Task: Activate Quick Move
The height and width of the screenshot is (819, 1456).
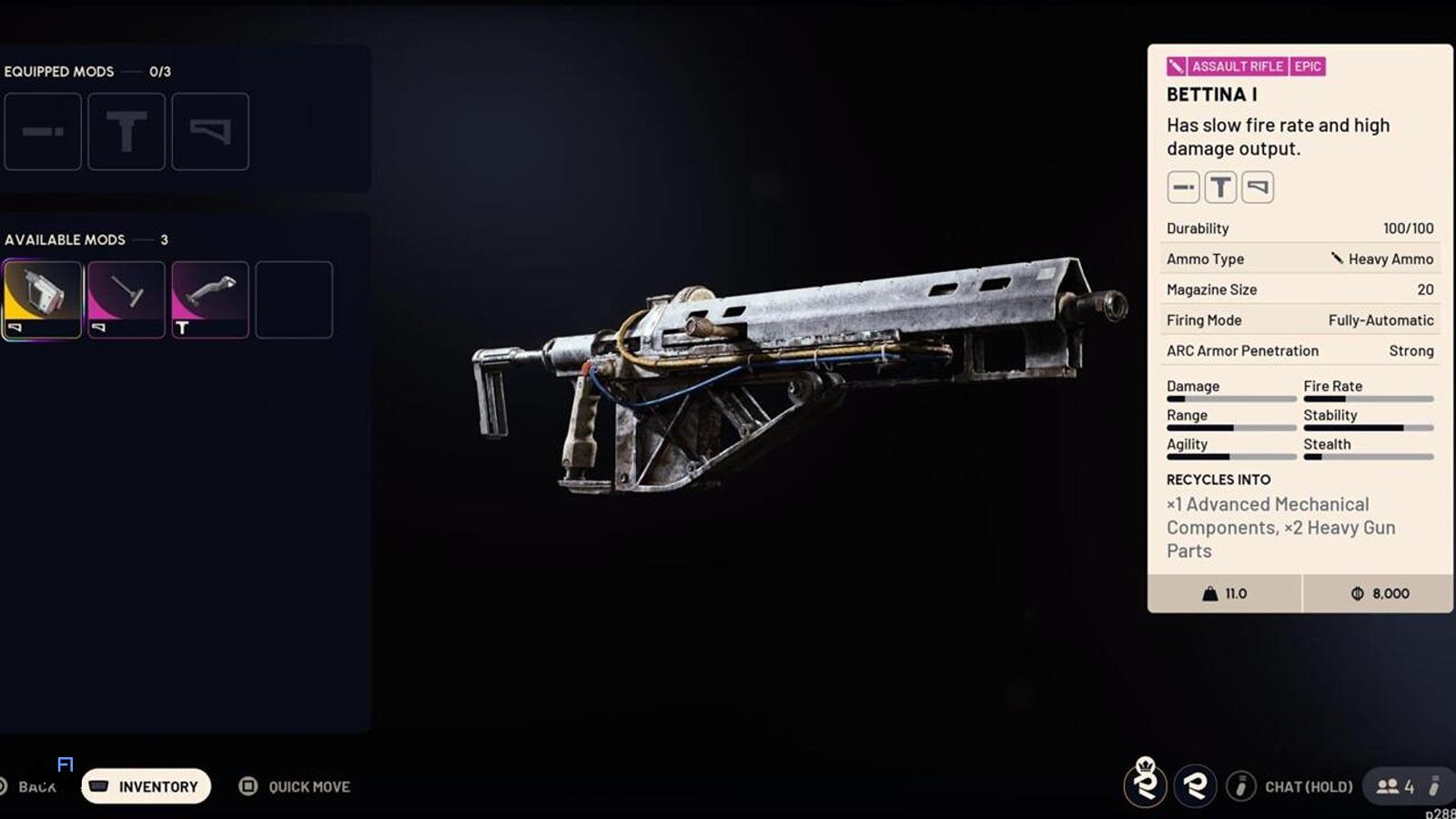Action: 295,786
